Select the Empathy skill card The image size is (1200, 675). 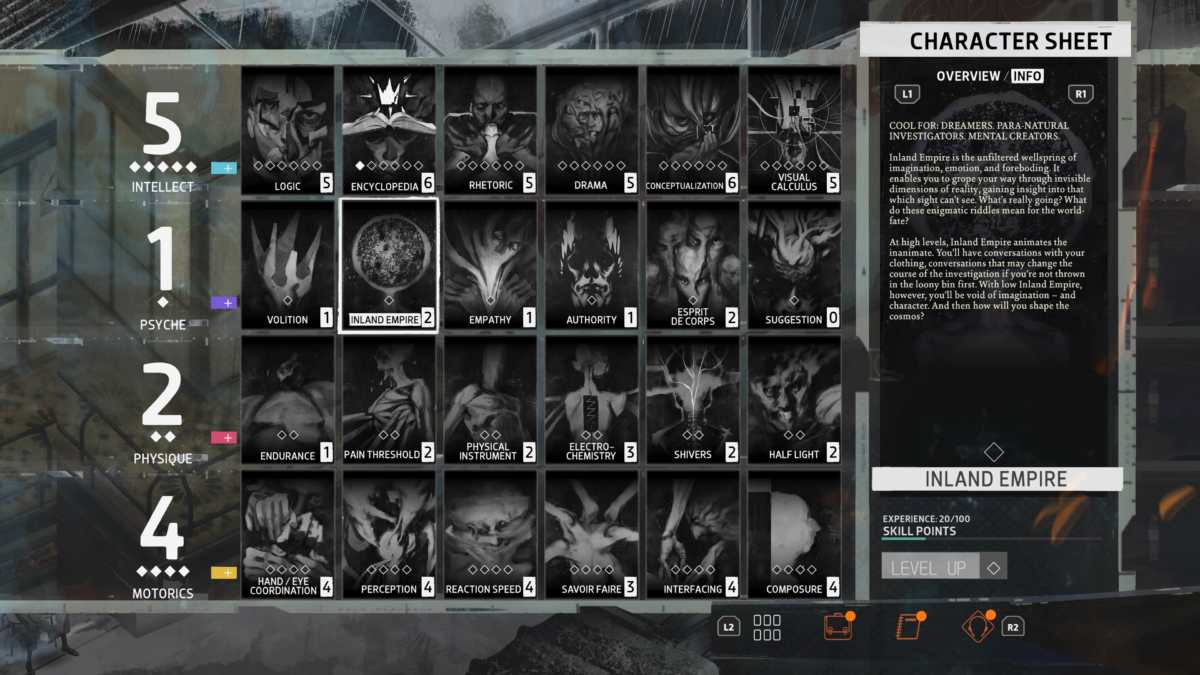[x=490, y=265]
